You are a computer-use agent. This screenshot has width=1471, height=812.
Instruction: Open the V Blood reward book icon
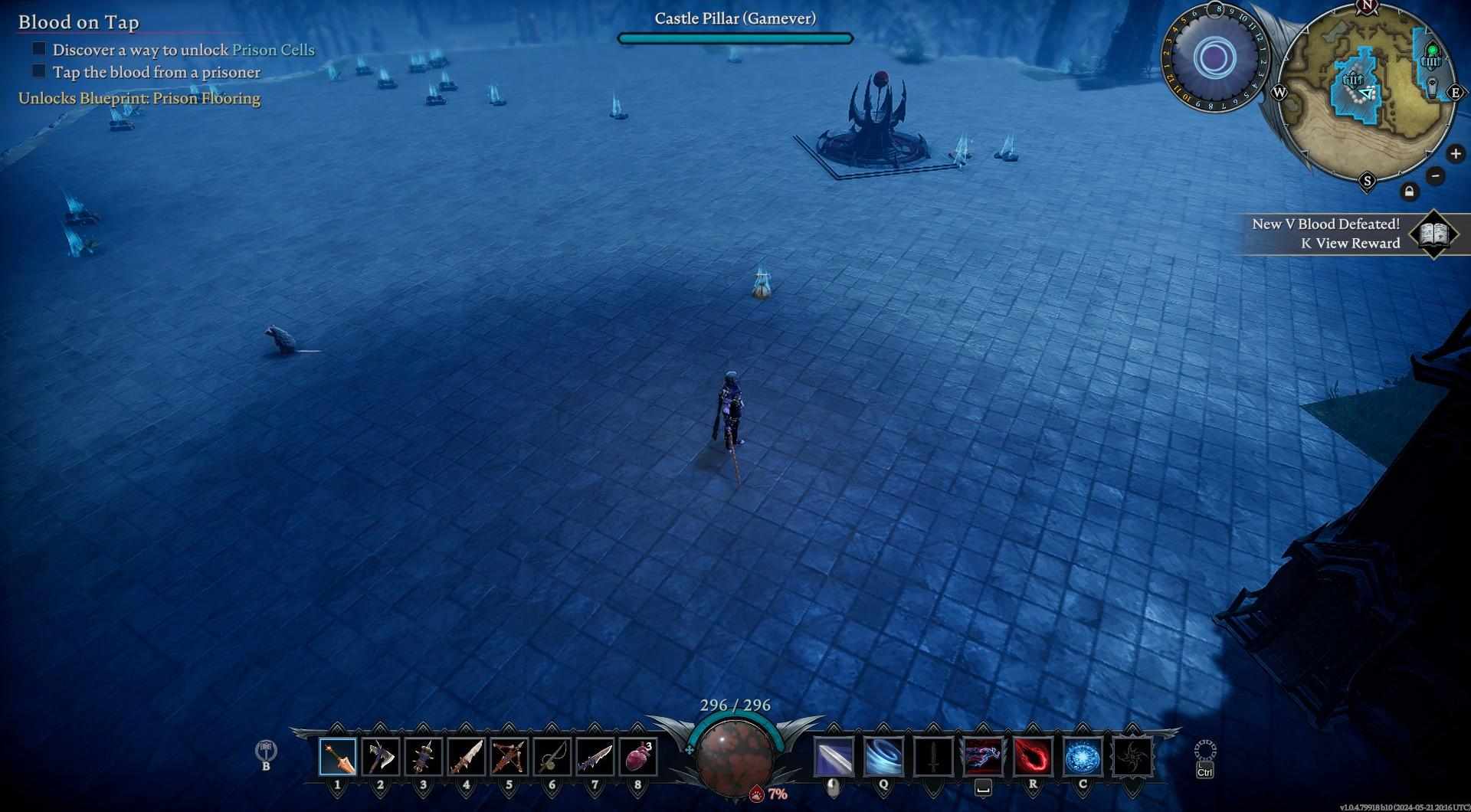pyautogui.click(x=1433, y=234)
